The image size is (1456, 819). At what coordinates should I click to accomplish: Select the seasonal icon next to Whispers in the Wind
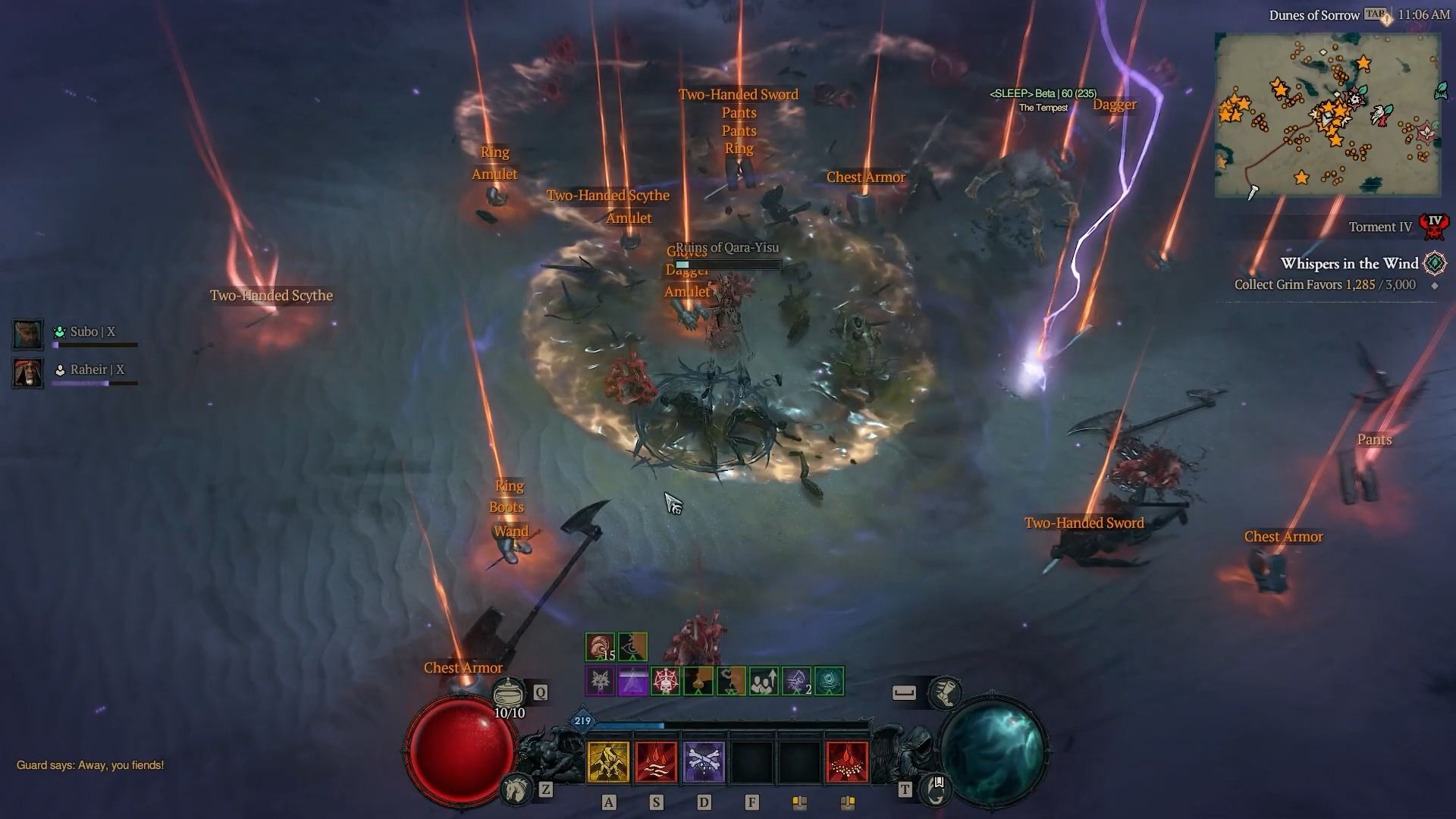1436,264
